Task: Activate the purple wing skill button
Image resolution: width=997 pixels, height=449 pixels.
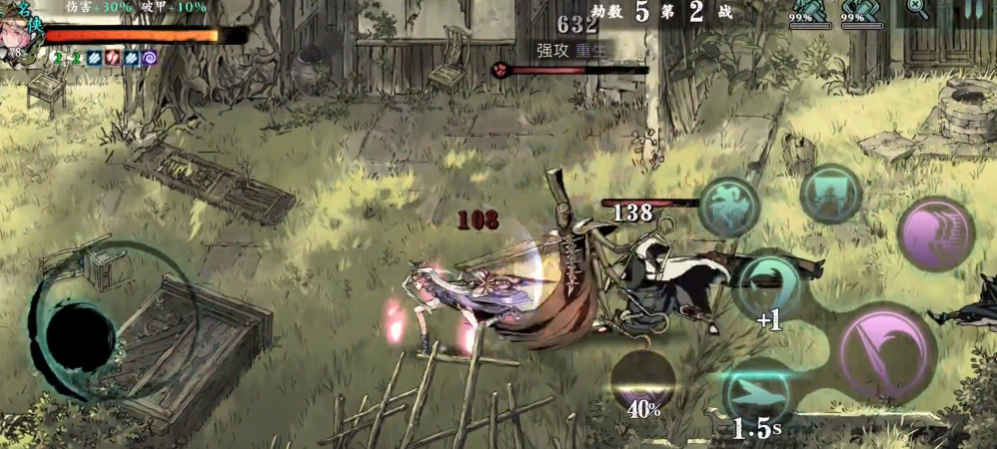Action: pos(936,234)
